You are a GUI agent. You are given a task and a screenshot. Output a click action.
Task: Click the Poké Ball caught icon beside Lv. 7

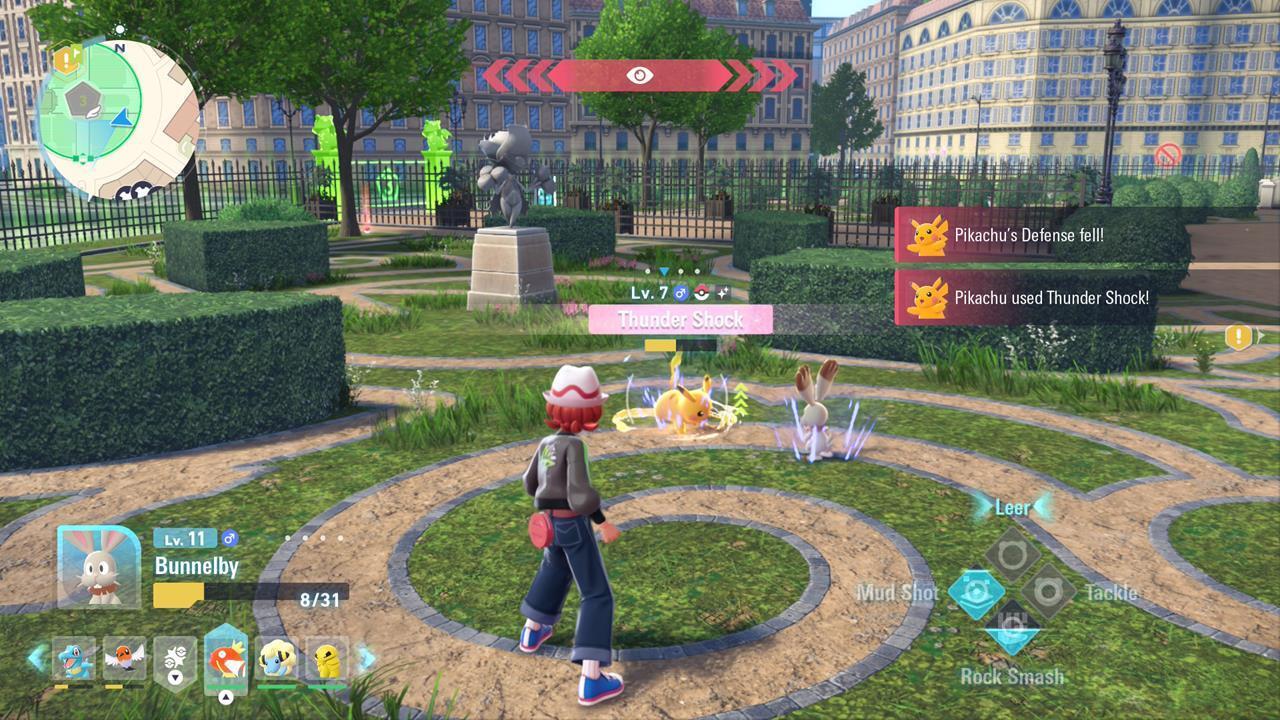pyautogui.click(x=700, y=291)
